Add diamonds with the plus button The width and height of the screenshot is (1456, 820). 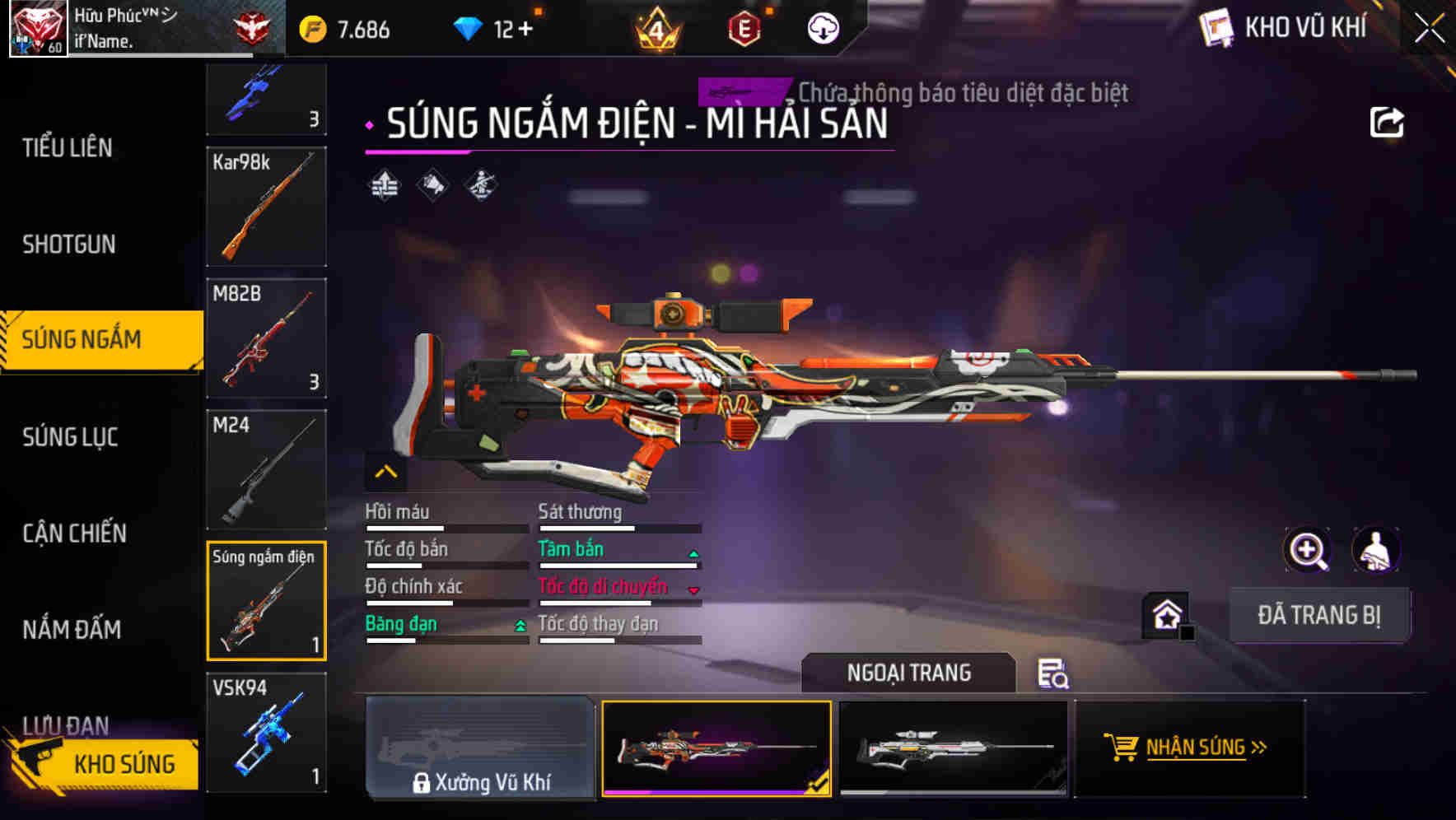[x=525, y=30]
